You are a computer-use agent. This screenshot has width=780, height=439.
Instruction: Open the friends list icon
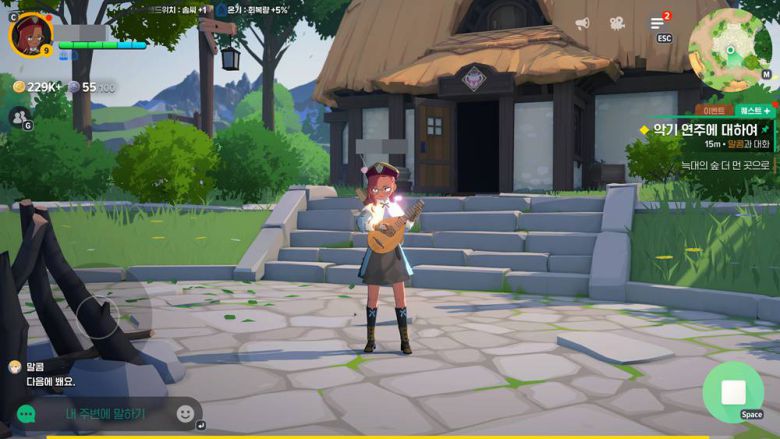(x=18, y=117)
